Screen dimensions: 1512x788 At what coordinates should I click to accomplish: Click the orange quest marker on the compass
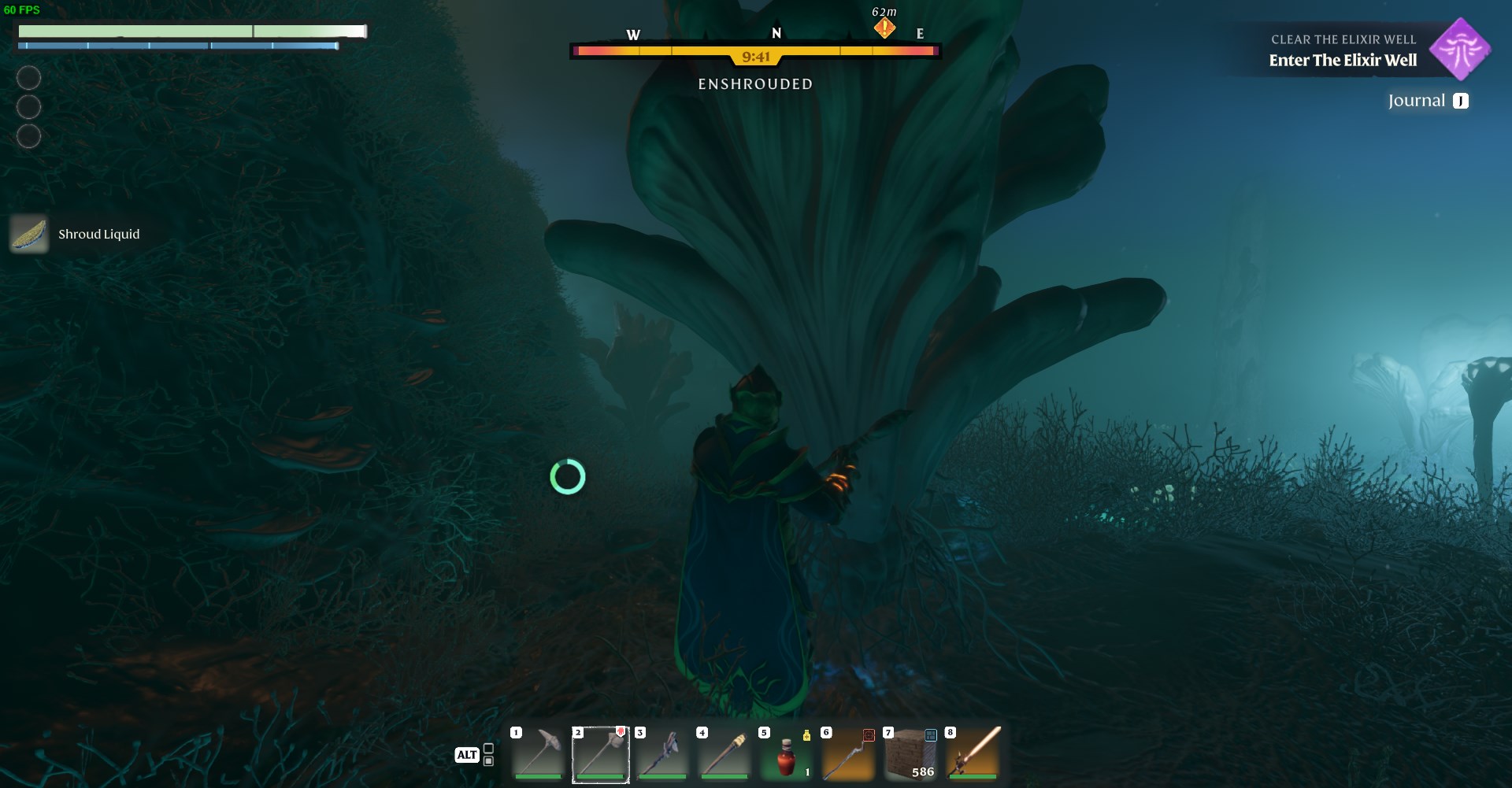pyautogui.click(x=884, y=28)
